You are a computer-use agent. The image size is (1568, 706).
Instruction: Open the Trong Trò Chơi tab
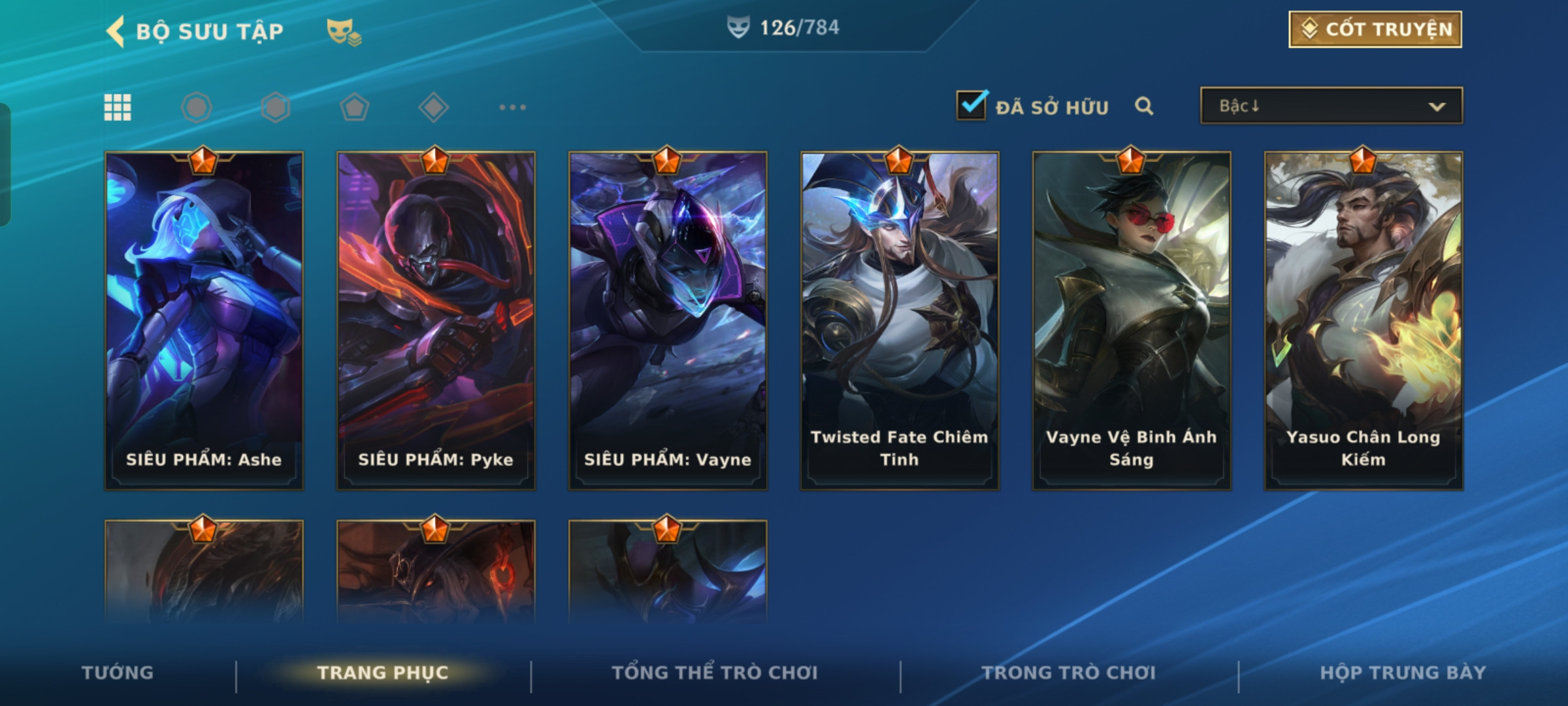1068,673
